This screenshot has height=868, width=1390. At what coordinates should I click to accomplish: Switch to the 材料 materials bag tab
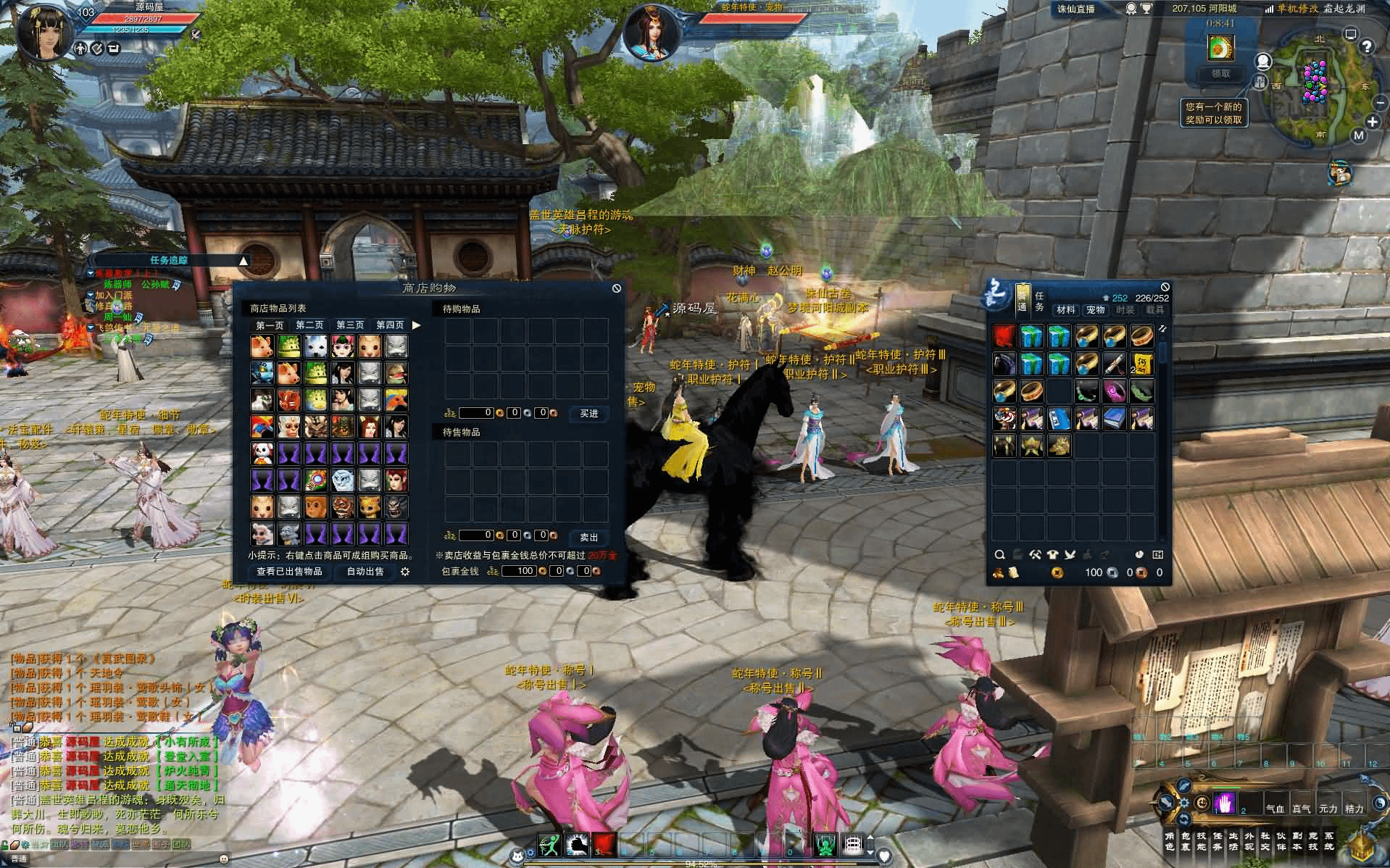pos(1065,310)
